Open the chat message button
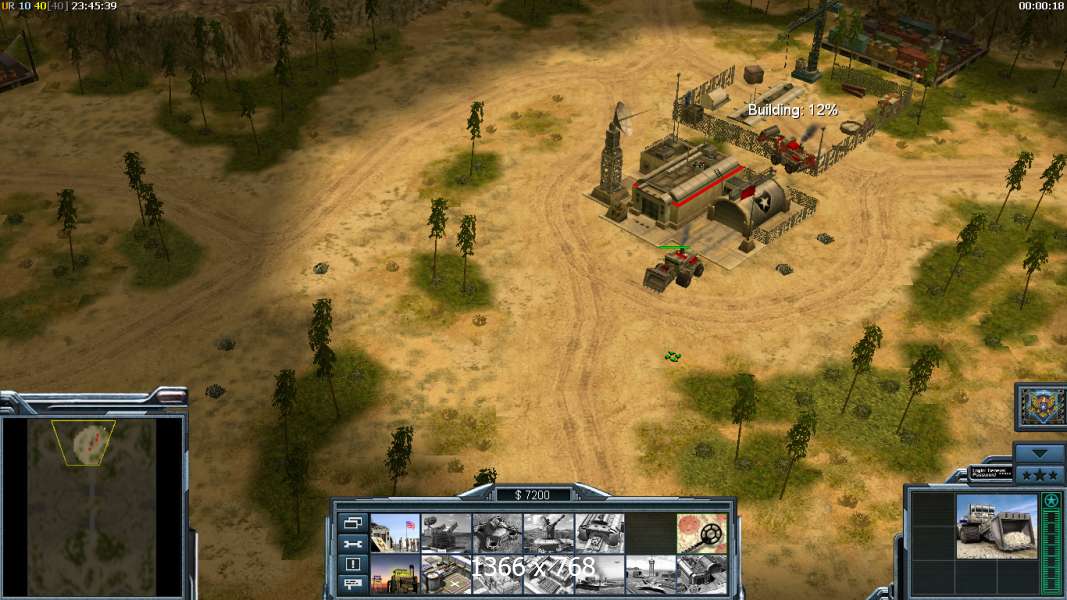 [352, 584]
